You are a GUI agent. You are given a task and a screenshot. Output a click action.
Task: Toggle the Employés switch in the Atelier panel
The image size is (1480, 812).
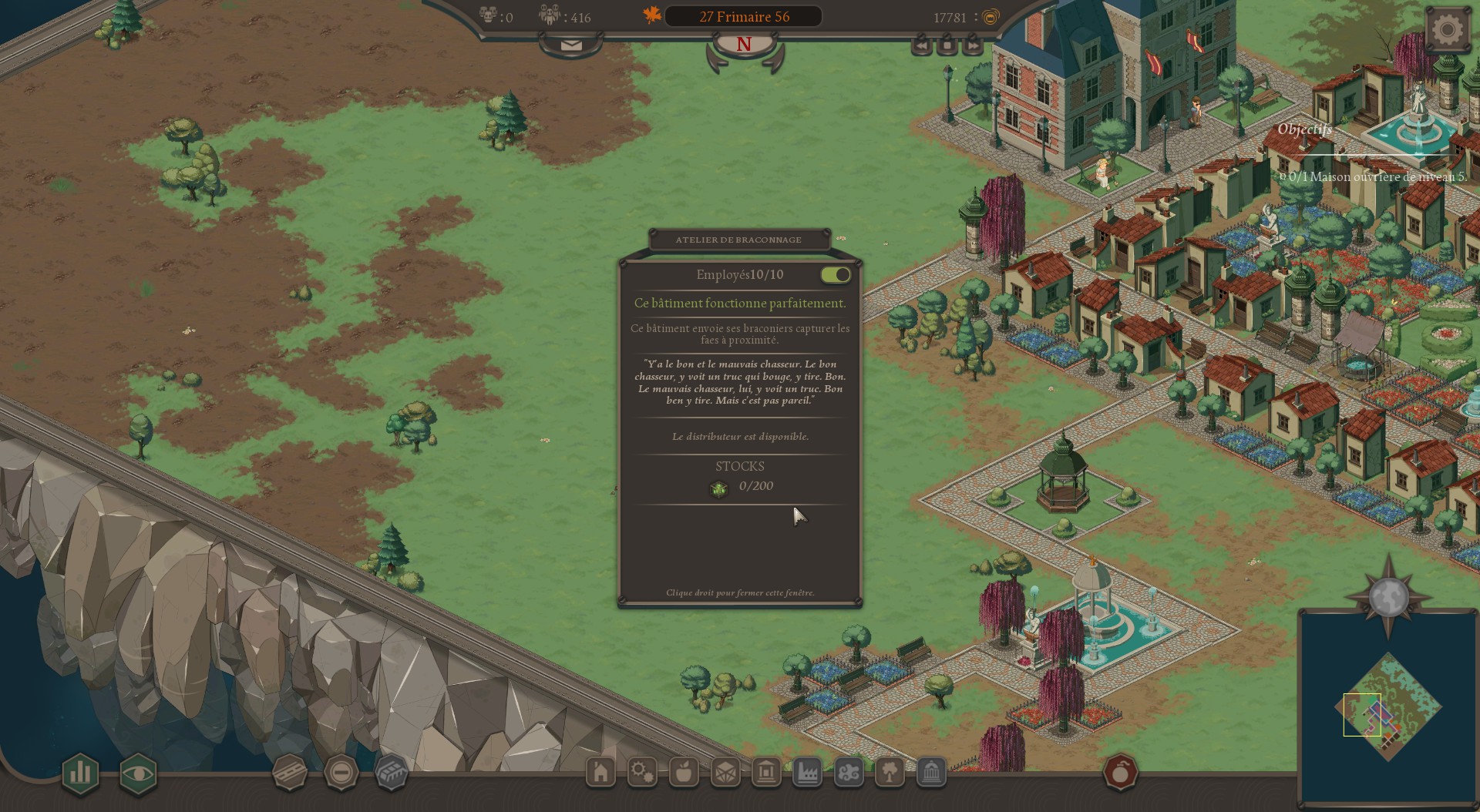[835, 274]
